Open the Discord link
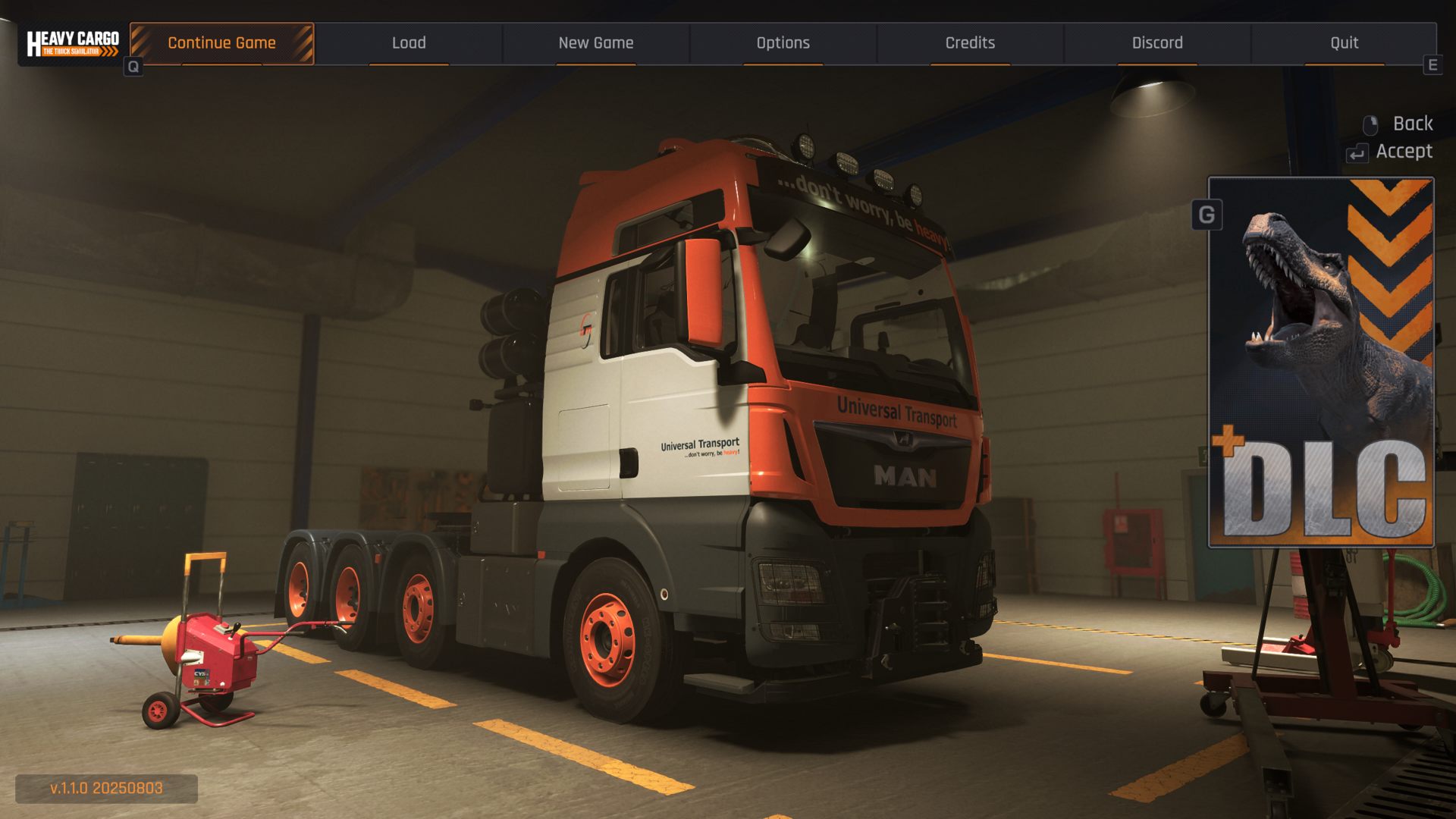 (1157, 43)
